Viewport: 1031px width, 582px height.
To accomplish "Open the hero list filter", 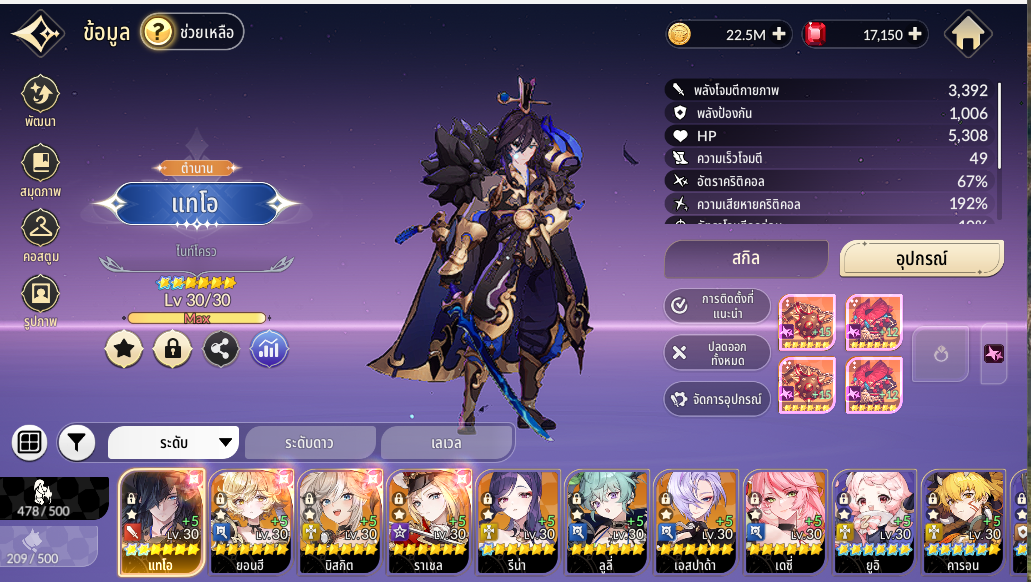I will (77, 442).
